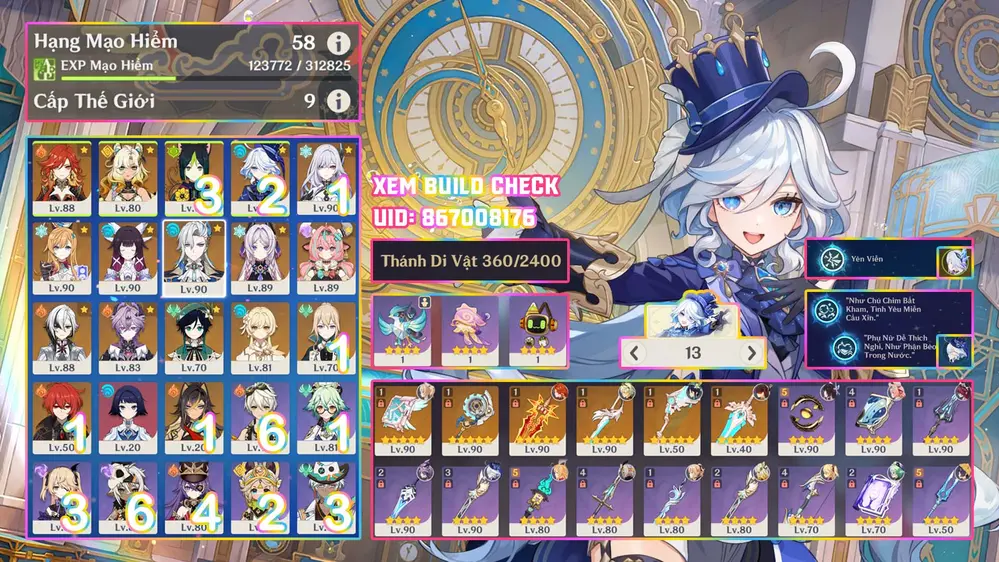
Task: Click the info icon beside Hạng Mạo Hiểm 58
Action: point(338,44)
